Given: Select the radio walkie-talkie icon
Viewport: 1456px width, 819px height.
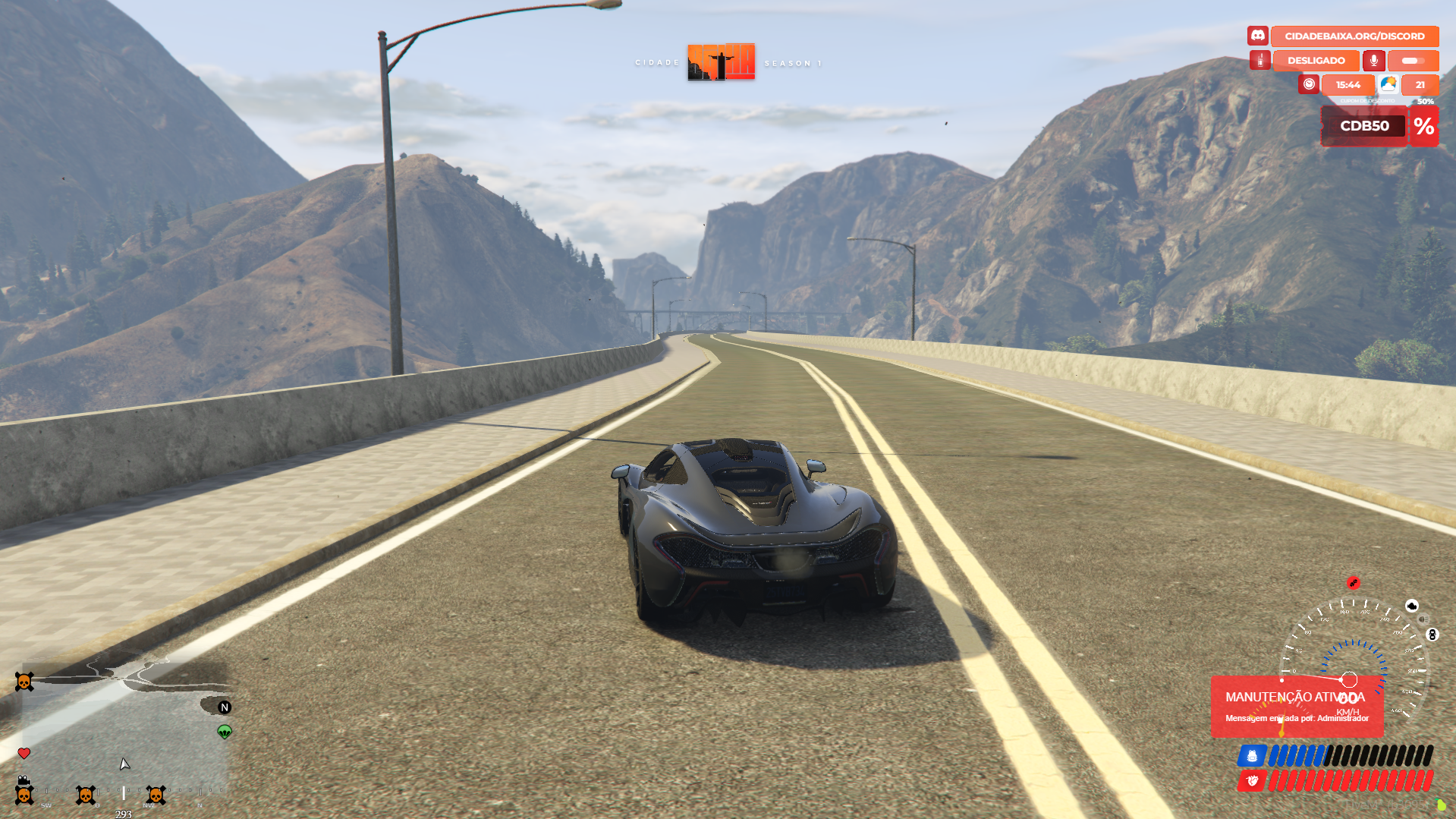Looking at the screenshot, I should pos(1259,61).
